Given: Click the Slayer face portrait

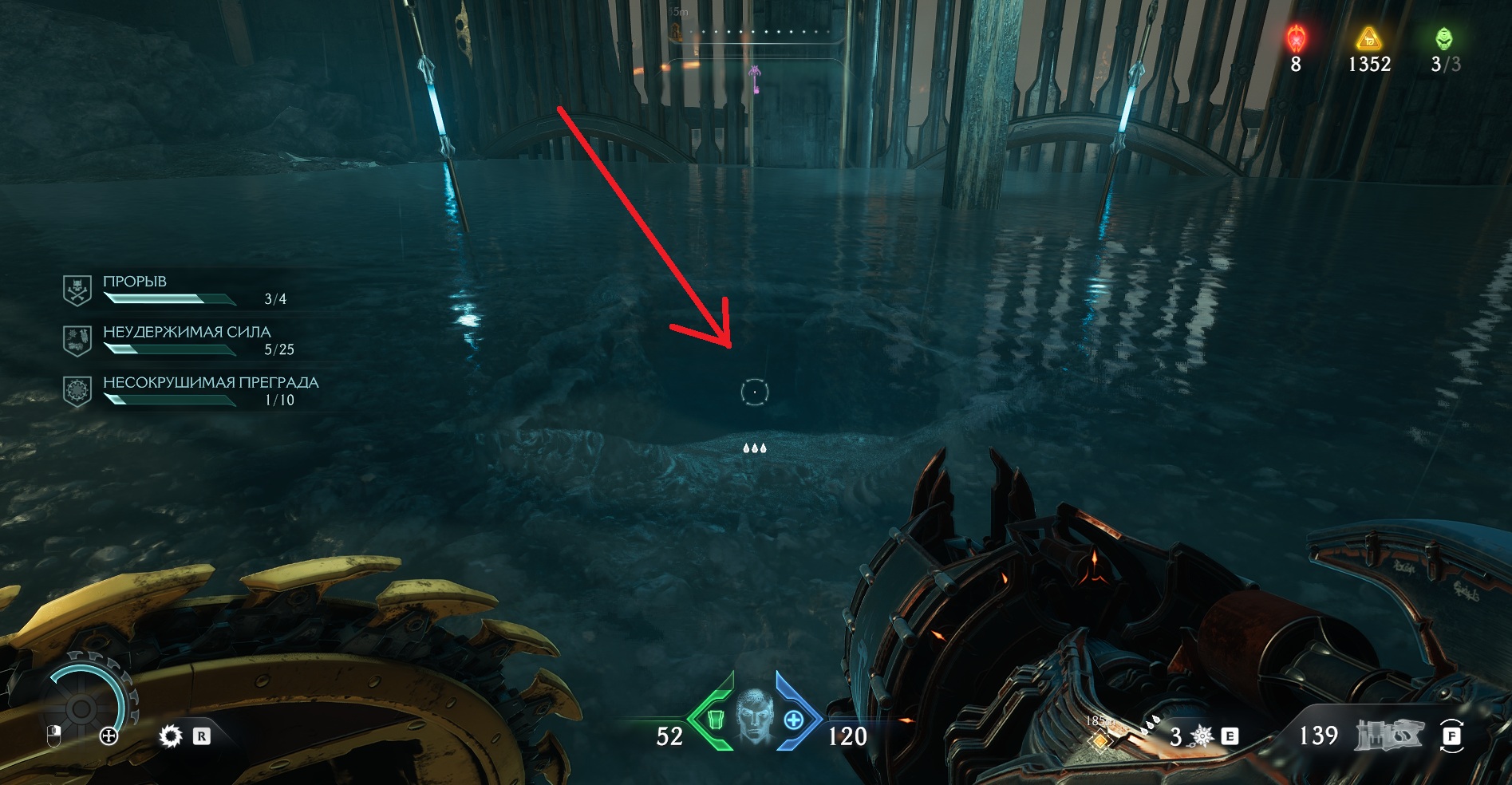Looking at the screenshot, I should 754,716.
